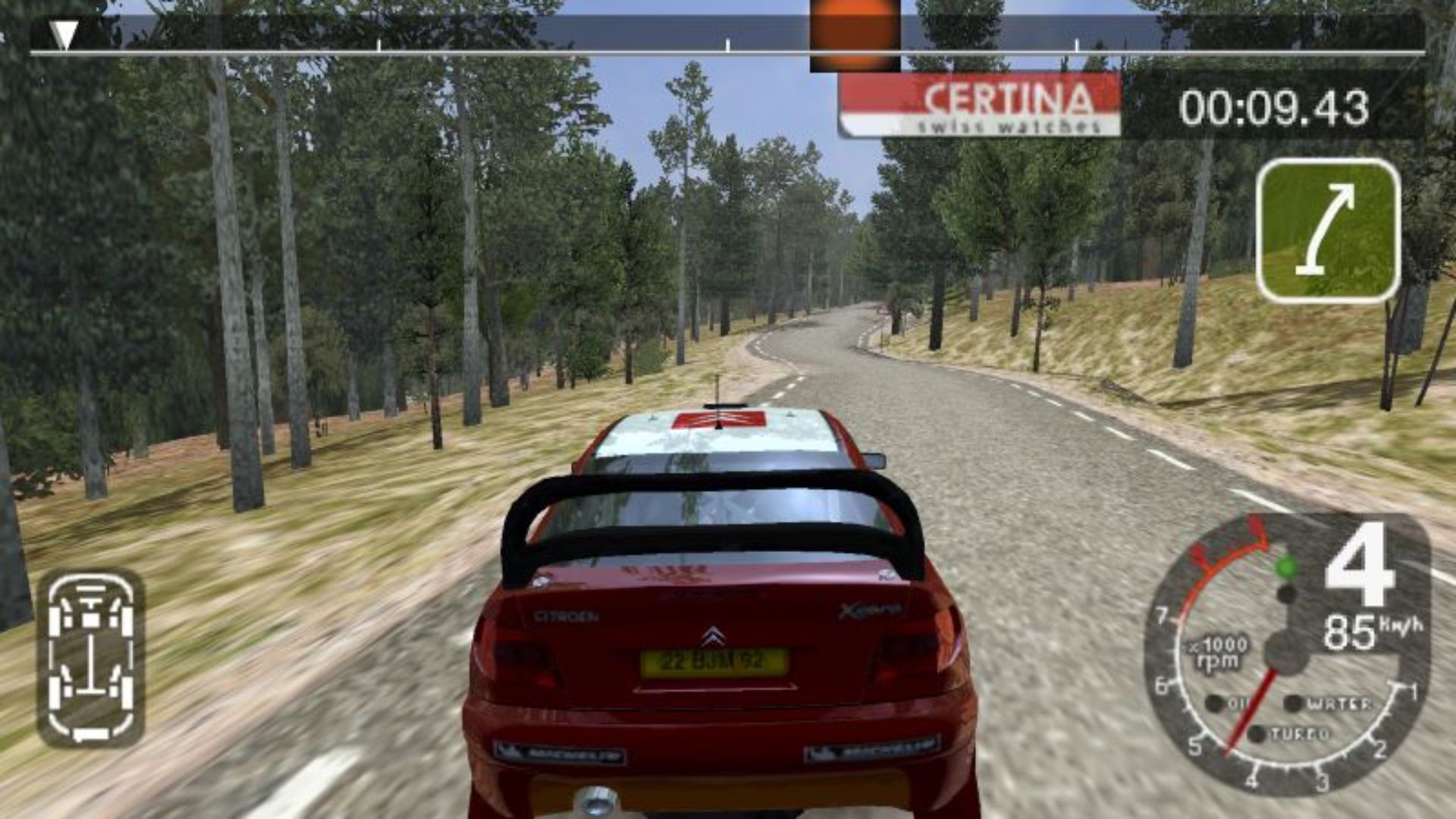Select the car damage diagram icon
The height and width of the screenshot is (819, 1456).
pyautogui.click(x=91, y=658)
